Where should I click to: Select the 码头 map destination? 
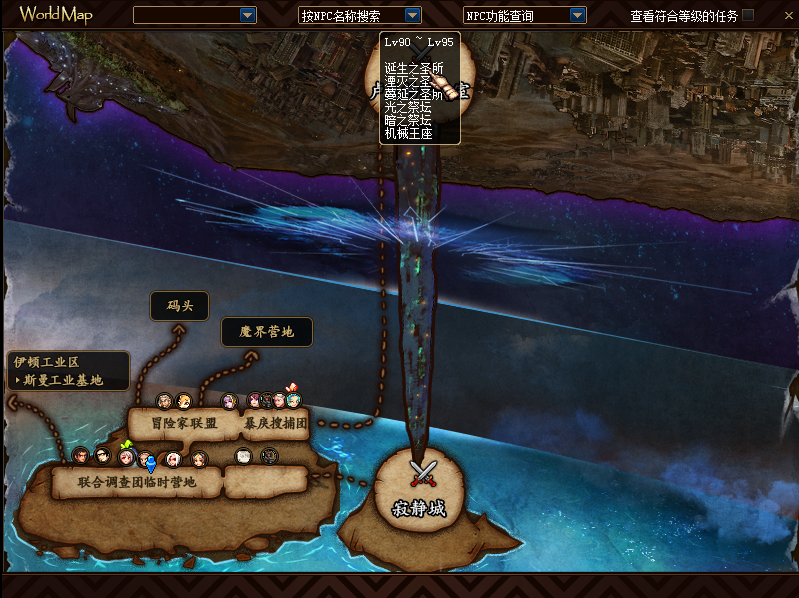[178, 307]
